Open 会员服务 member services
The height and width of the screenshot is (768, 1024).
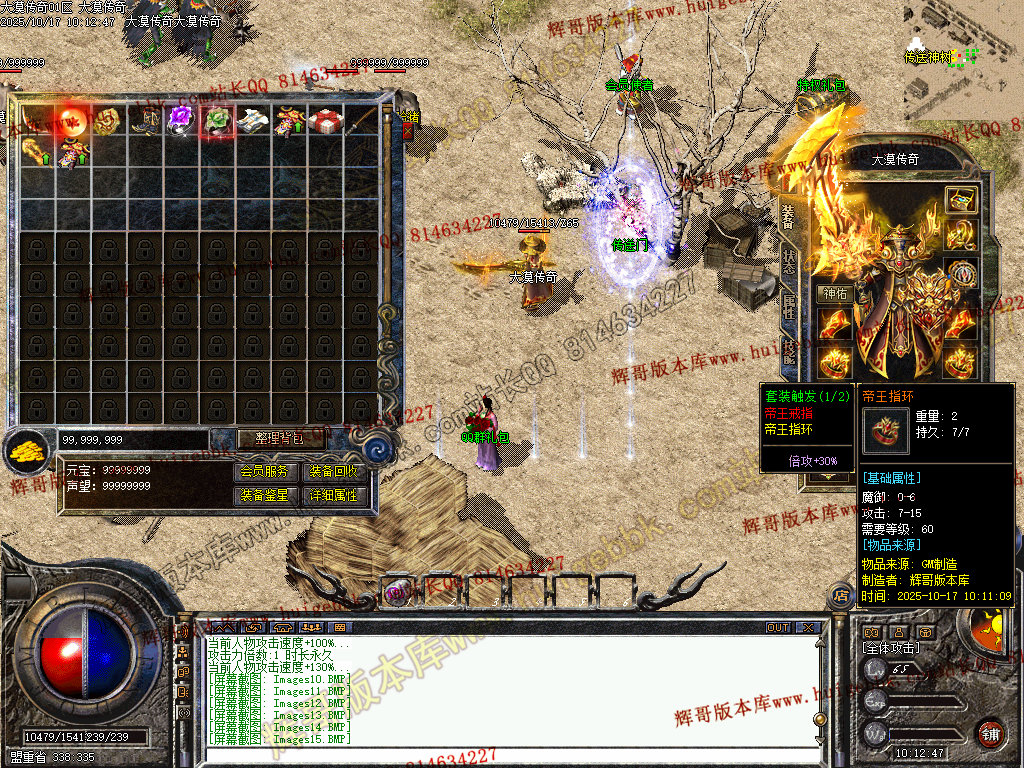(265, 471)
